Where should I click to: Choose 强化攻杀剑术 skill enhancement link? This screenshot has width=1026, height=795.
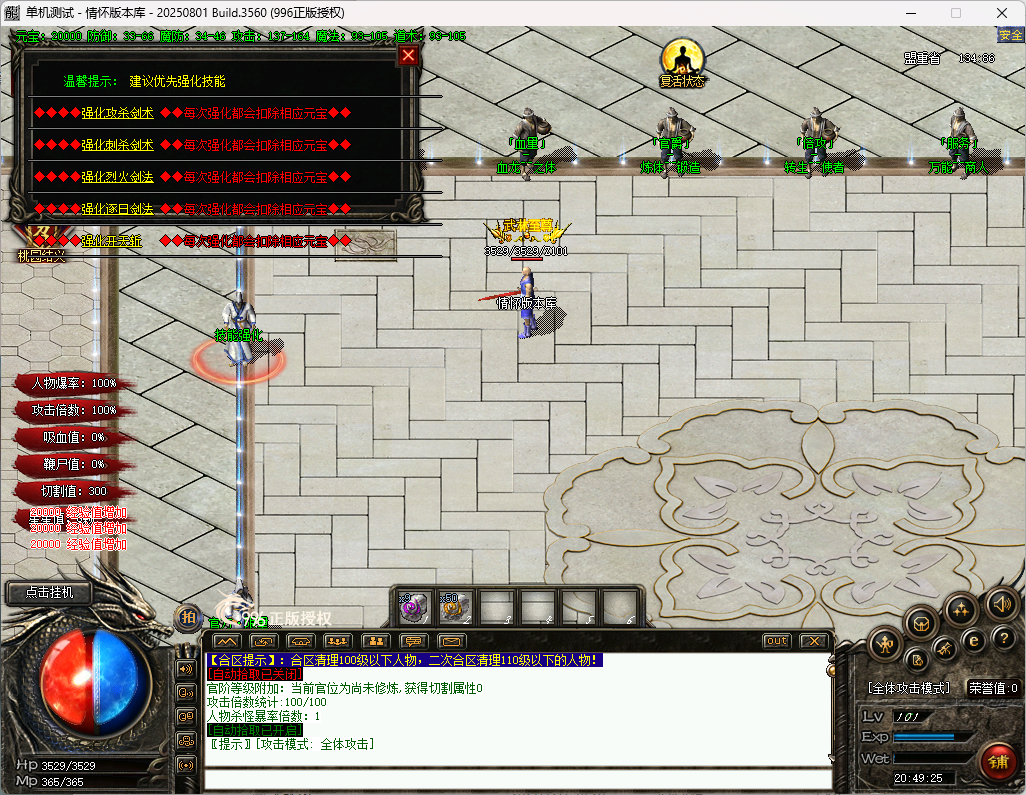click(117, 113)
